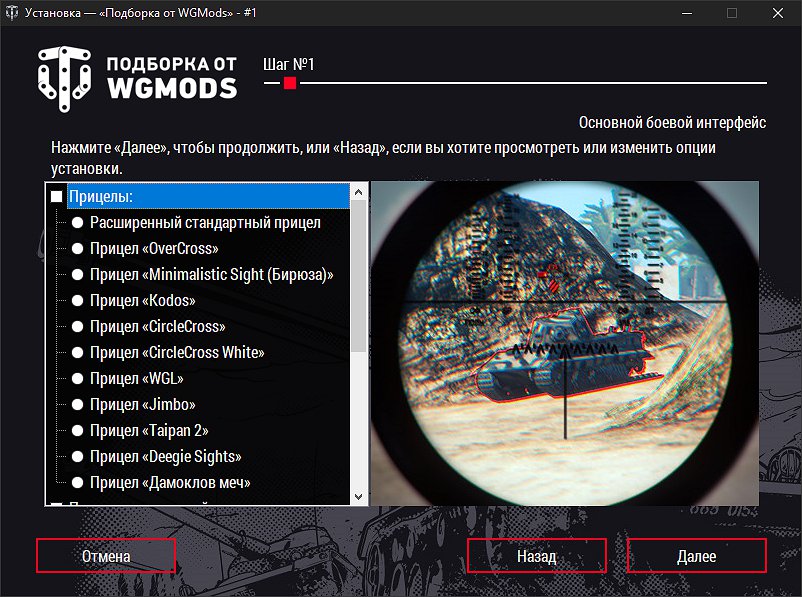Choose the «WGL» sight option
Viewport: 802px width, 597px height.
77,378
